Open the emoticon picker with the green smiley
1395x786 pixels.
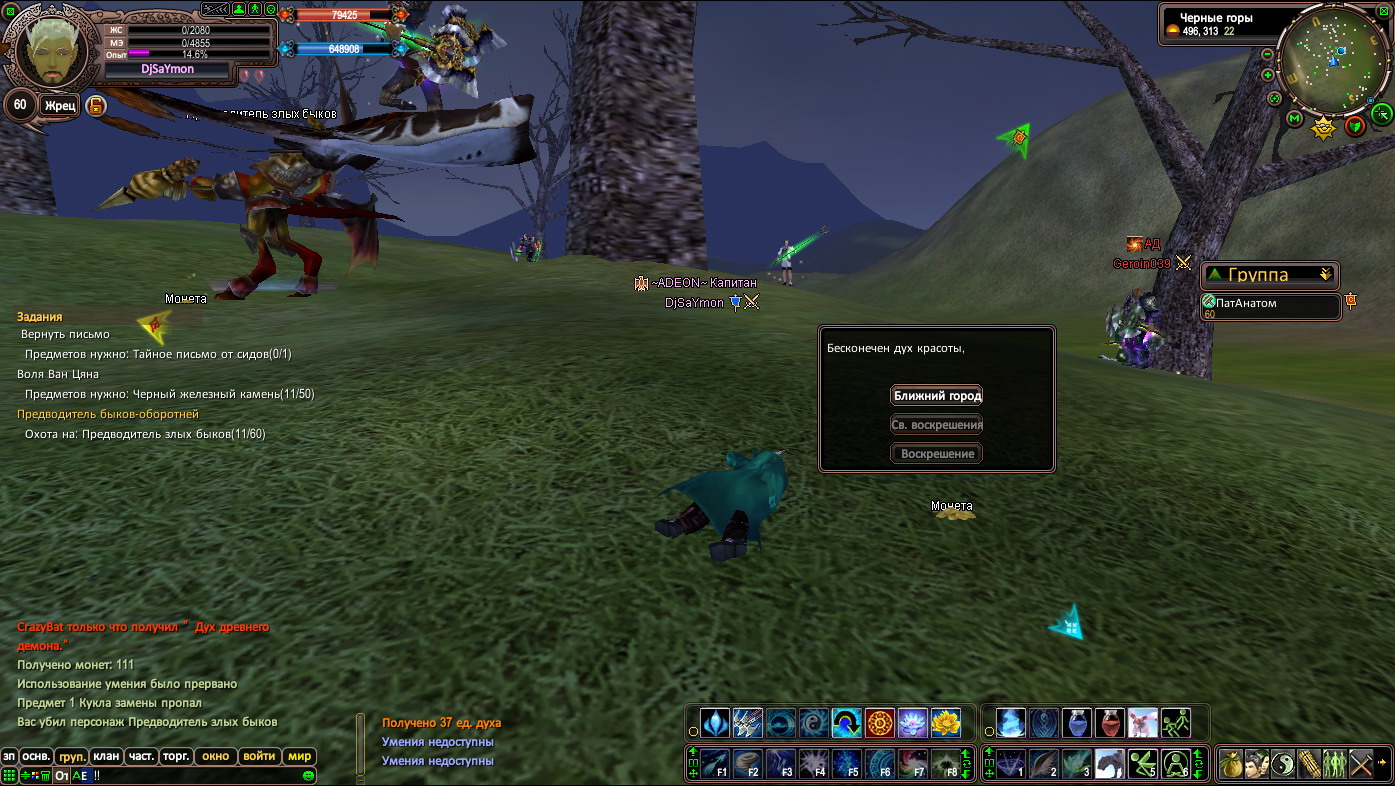pyautogui.click(x=308, y=775)
